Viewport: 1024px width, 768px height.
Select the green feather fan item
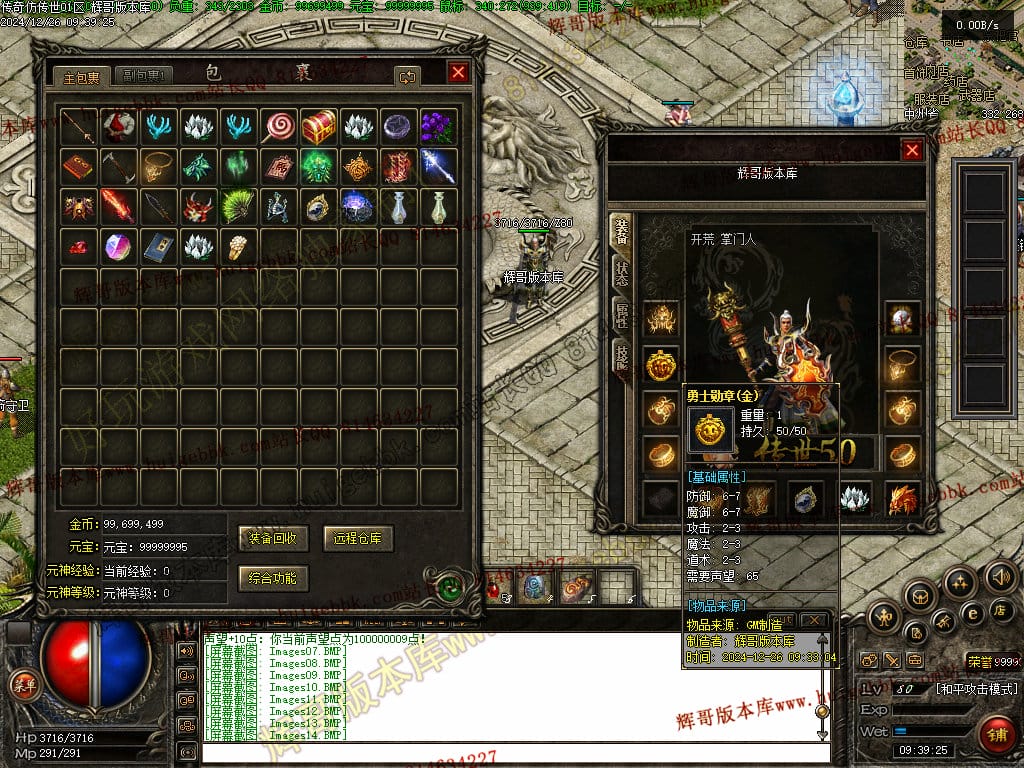click(238, 206)
